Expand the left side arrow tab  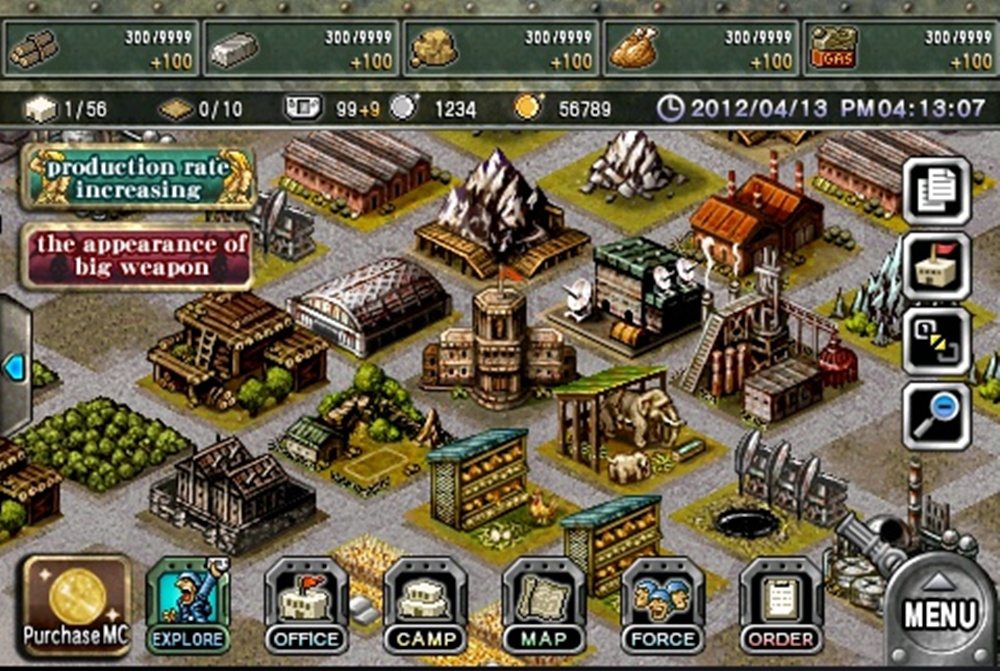click(x=13, y=368)
